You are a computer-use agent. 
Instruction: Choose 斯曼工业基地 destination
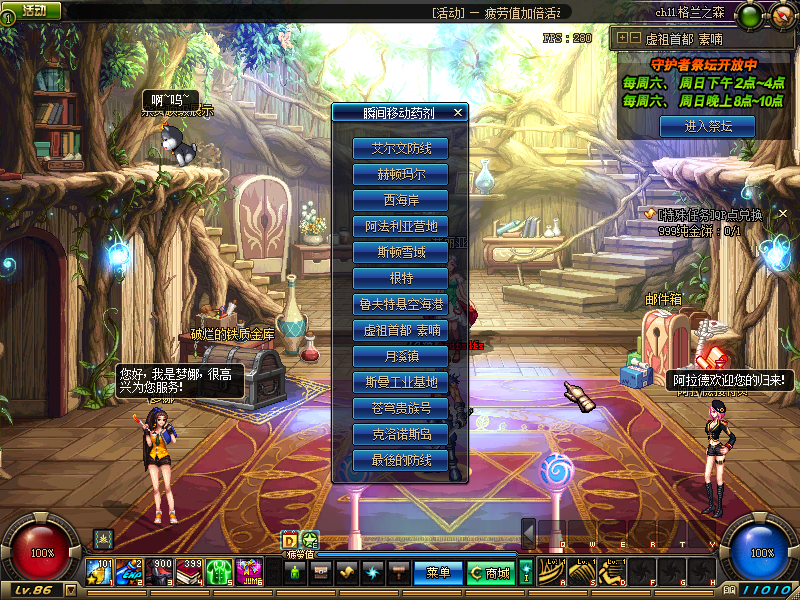click(400, 382)
